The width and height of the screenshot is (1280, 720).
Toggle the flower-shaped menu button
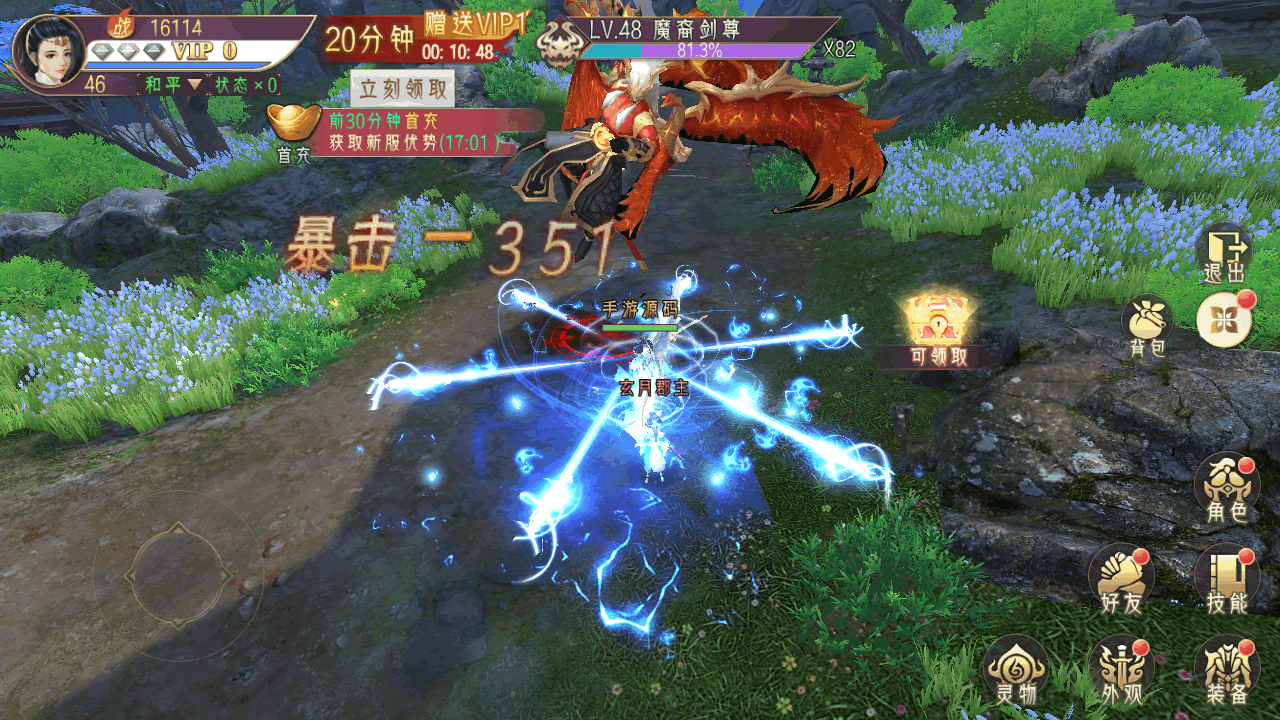[1225, 319]
